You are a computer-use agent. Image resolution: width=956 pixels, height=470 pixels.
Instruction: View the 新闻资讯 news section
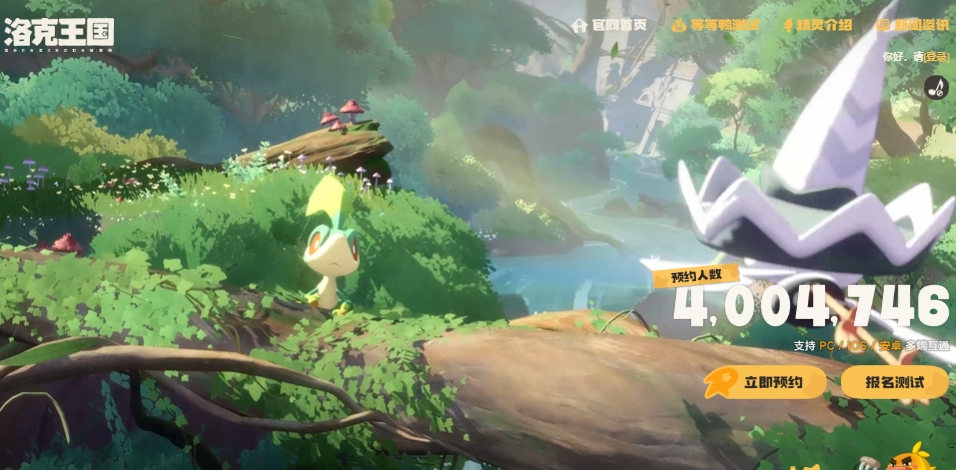pyautogui.click(x=913, y=25)
